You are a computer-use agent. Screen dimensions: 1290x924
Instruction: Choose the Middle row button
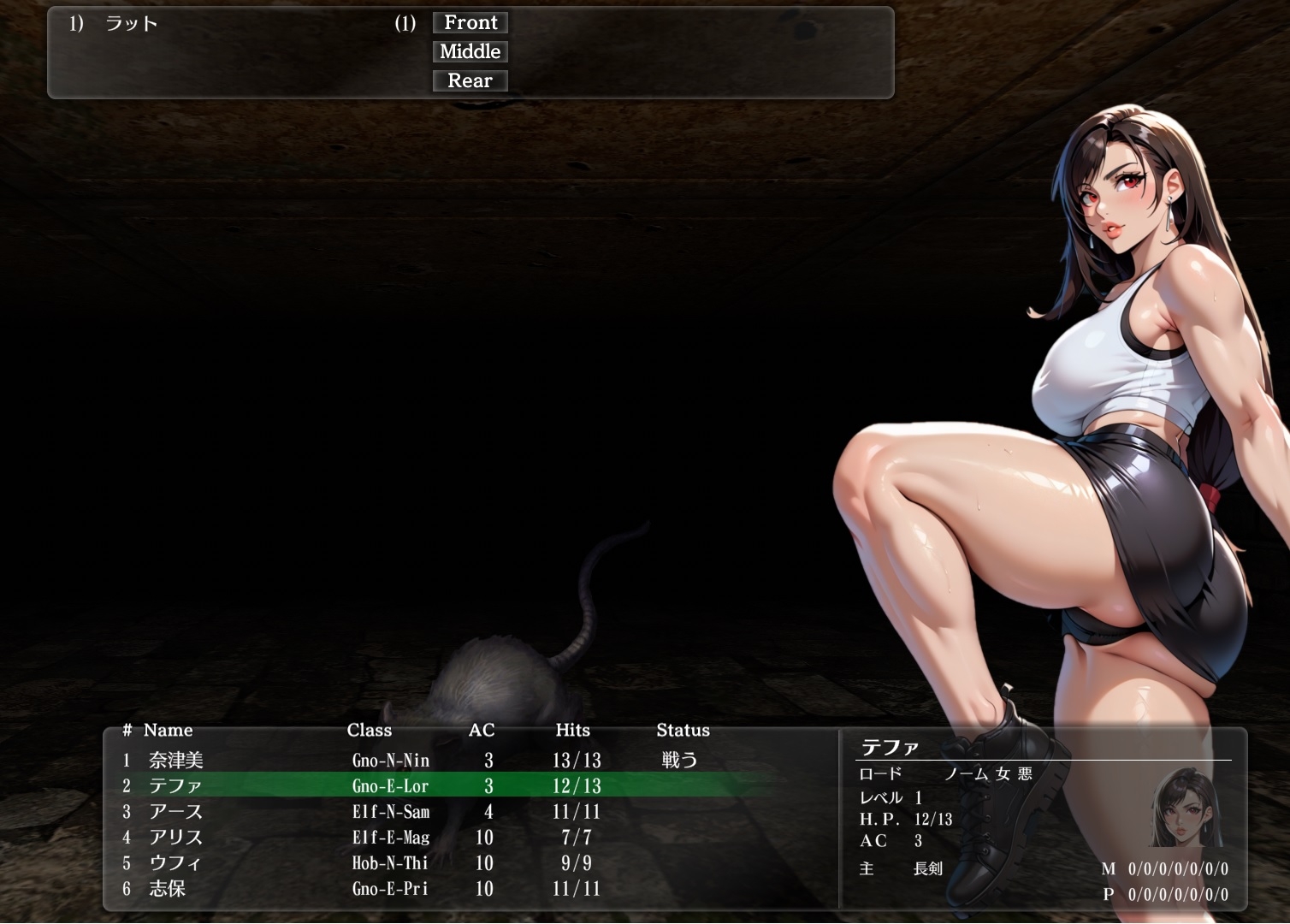coord(470,52)
